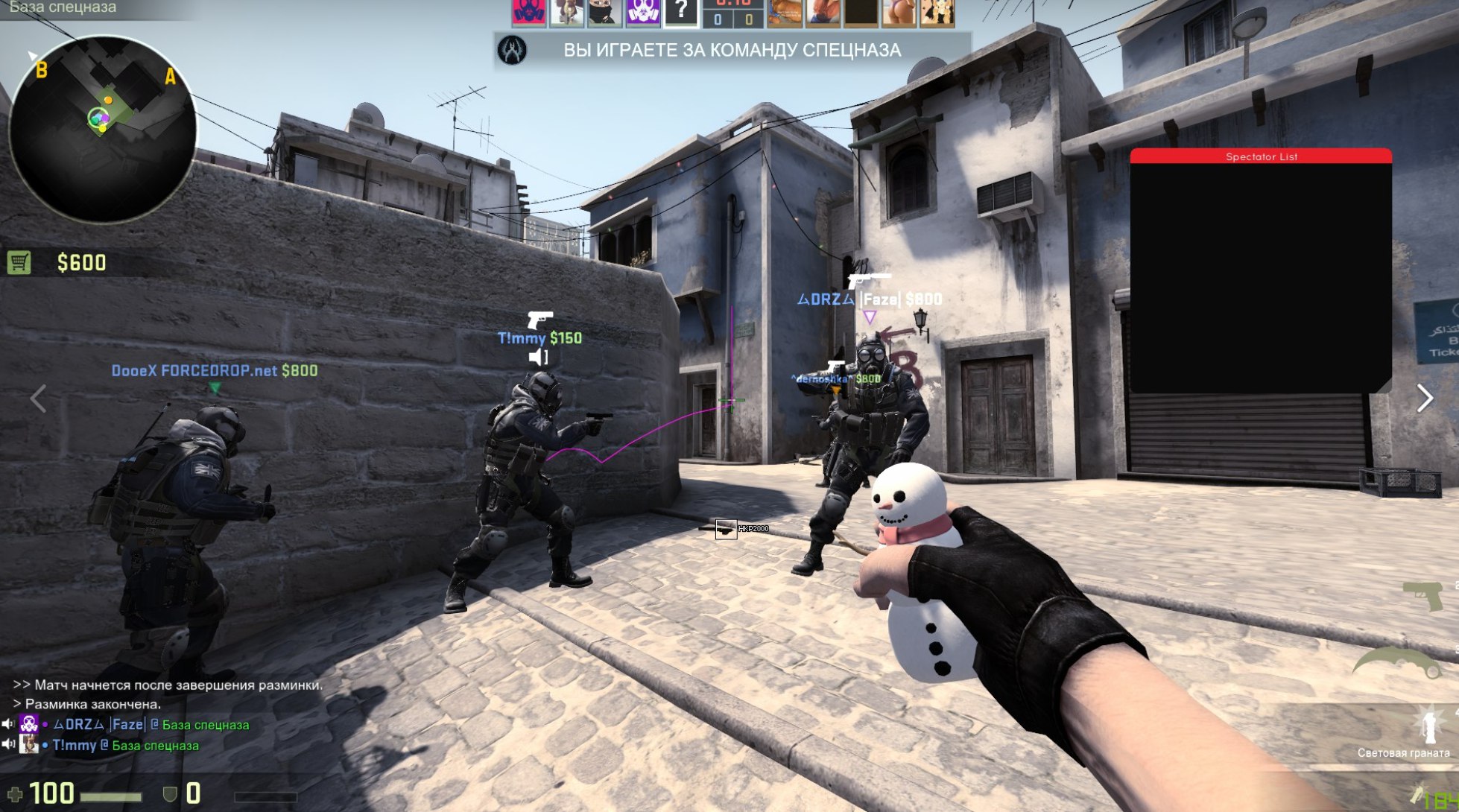Select the black balaclava player avatar

coord(604,12)
